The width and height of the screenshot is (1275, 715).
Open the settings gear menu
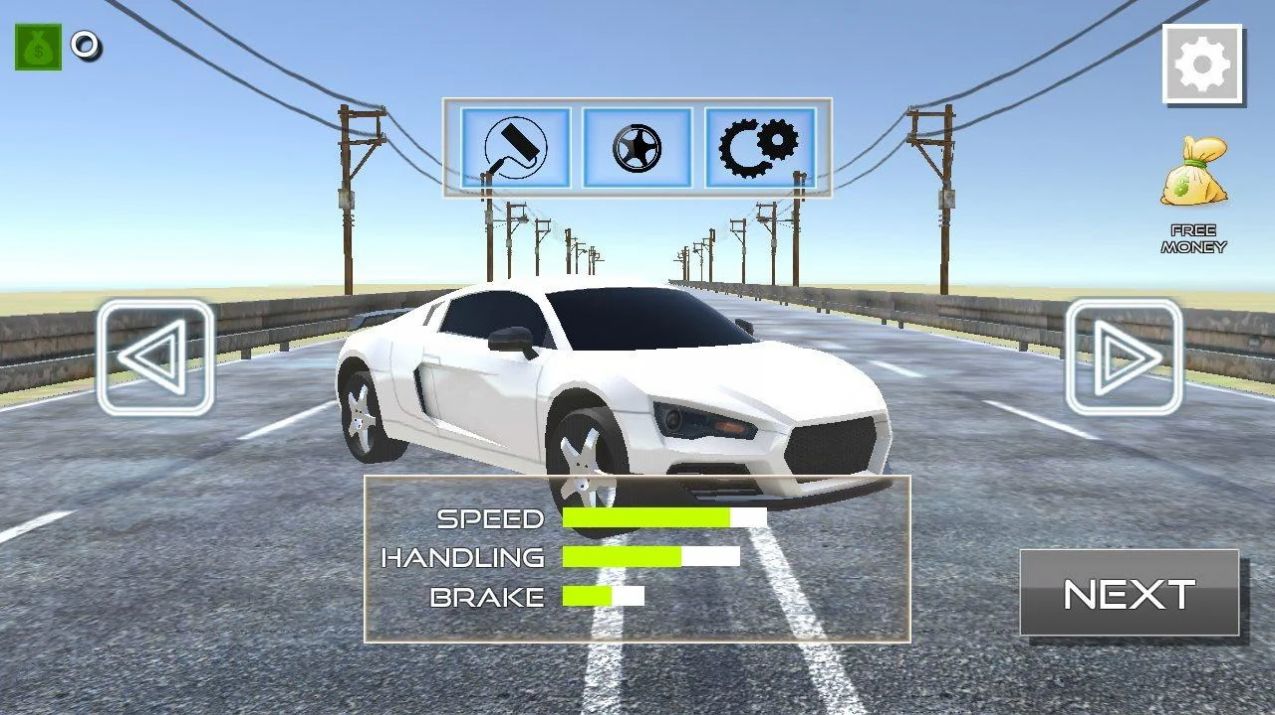(x=1202, y=65)
